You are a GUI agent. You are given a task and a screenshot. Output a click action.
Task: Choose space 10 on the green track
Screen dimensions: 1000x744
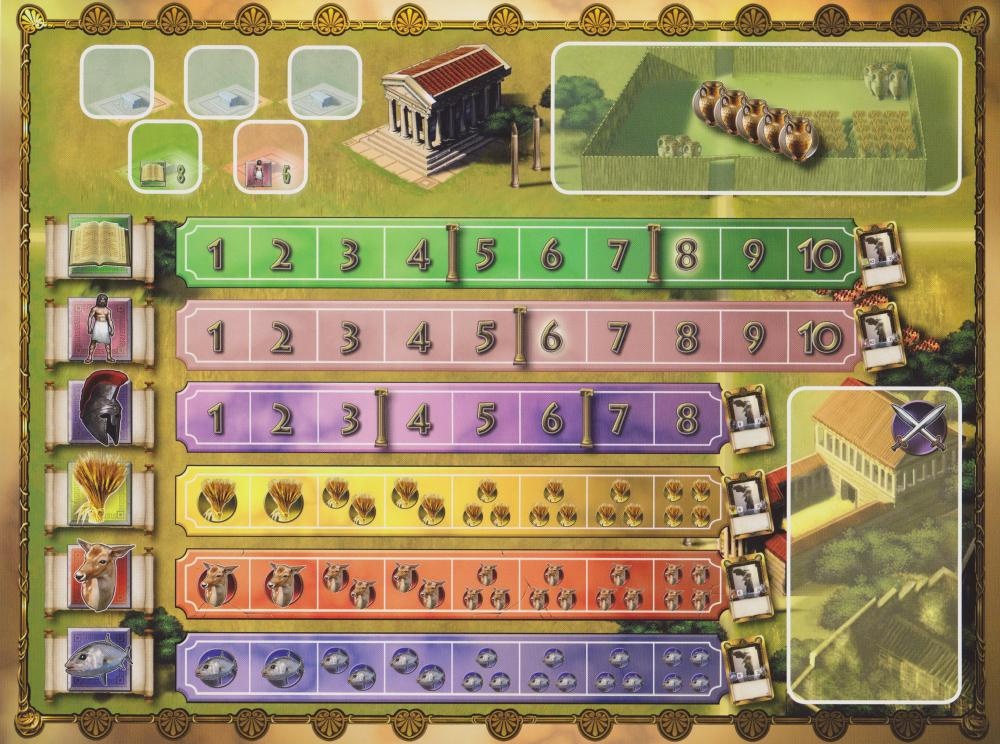tap(820, 256)
